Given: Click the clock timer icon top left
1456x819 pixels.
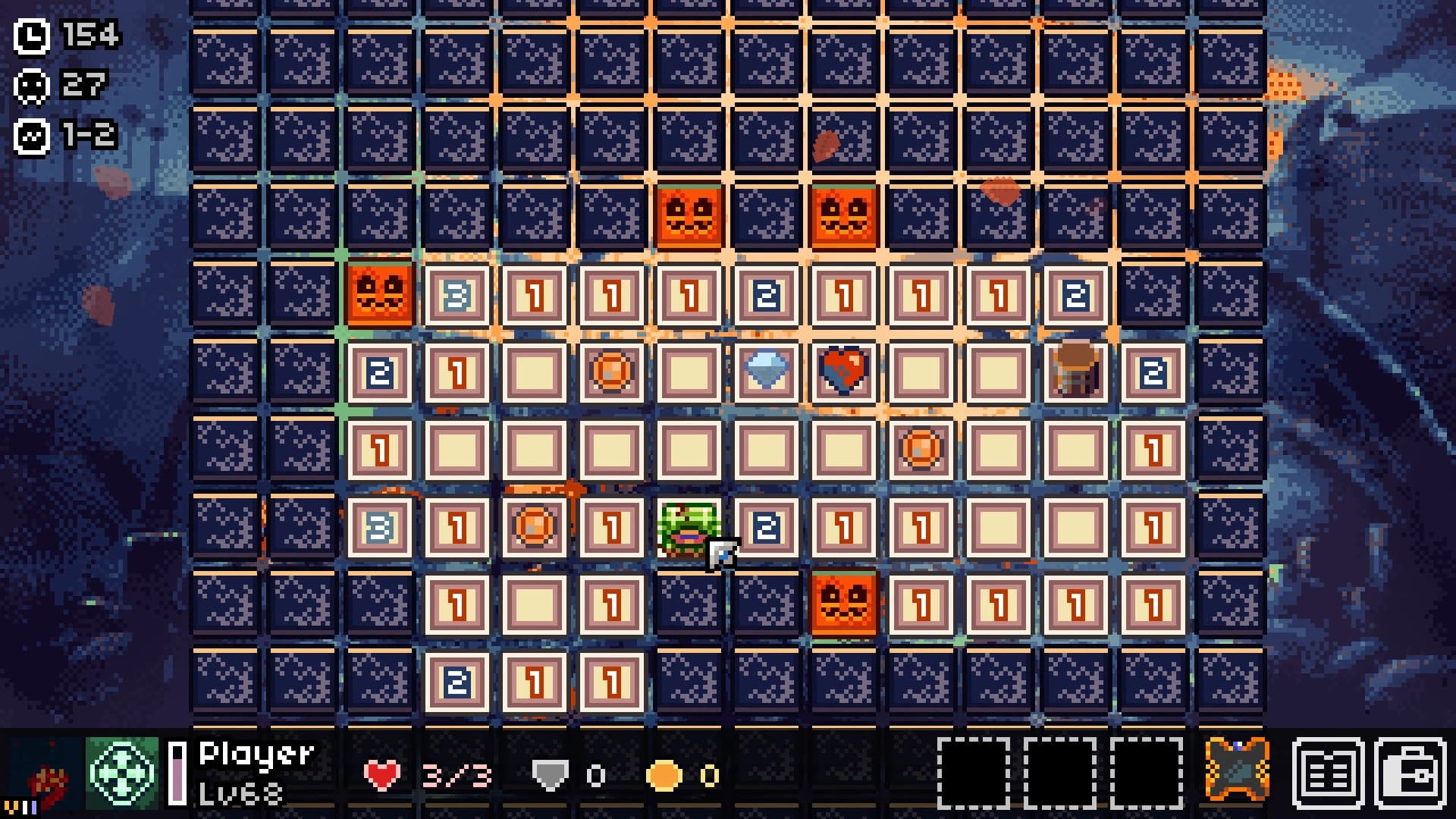Looking at the screenshot, I should [x=31, y=33].
